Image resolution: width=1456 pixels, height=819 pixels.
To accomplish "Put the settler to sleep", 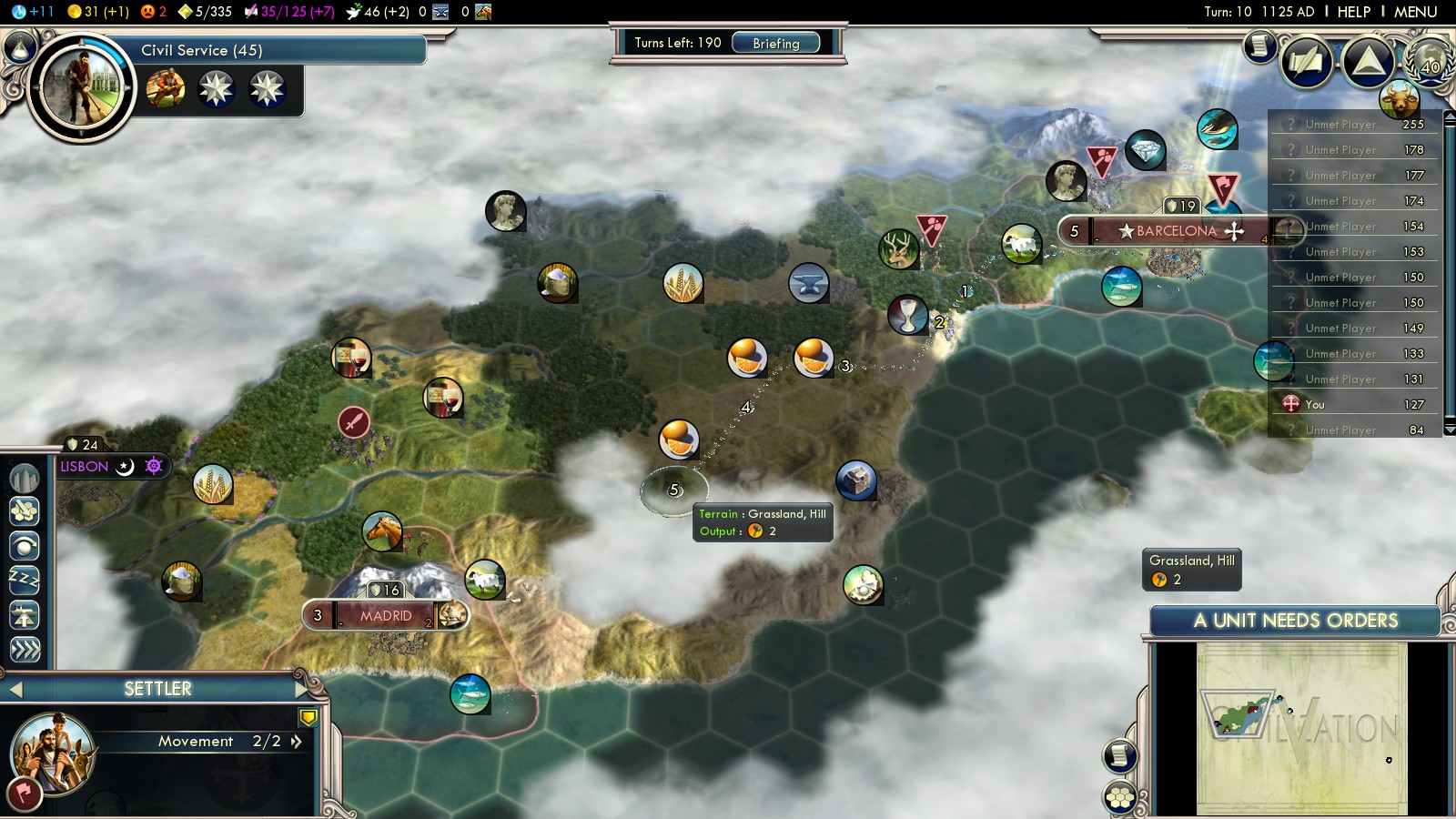I will pos(25,580).
